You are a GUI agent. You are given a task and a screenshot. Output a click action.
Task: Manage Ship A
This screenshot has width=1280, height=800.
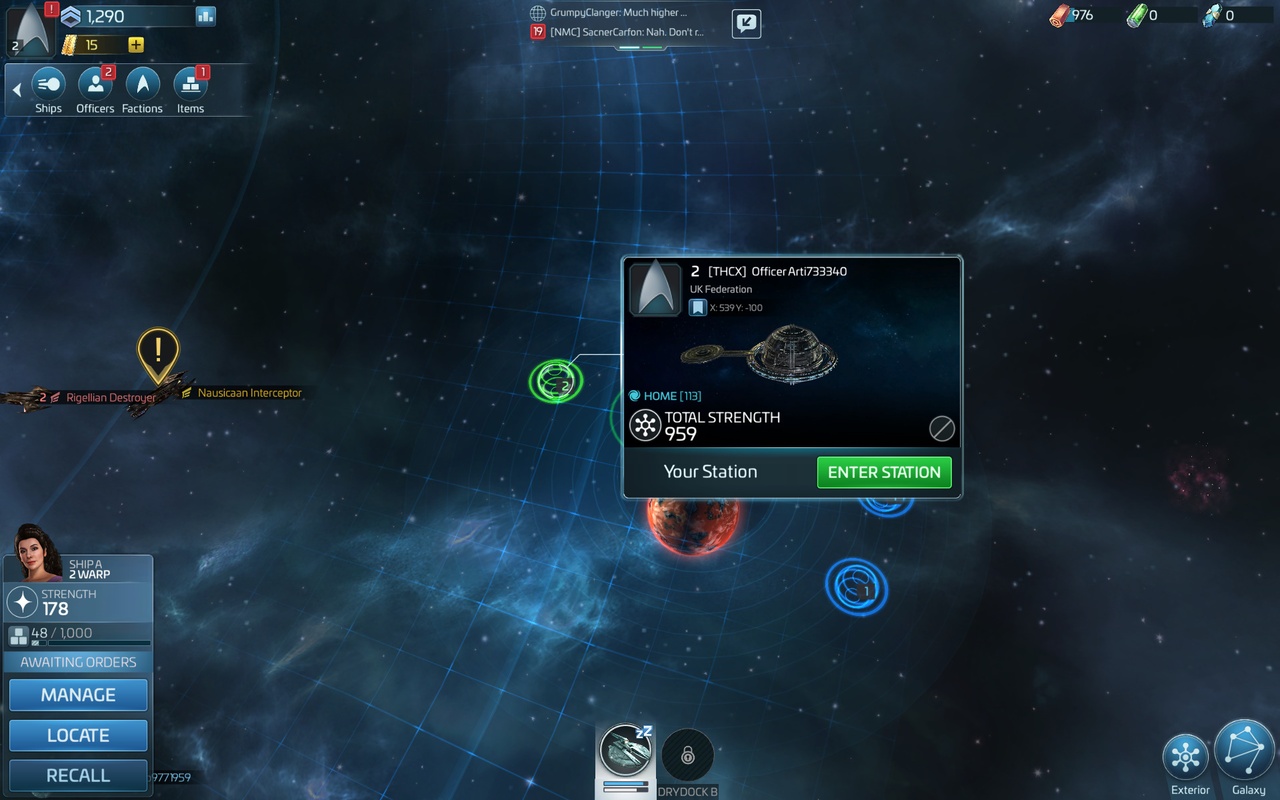[78, 695]
